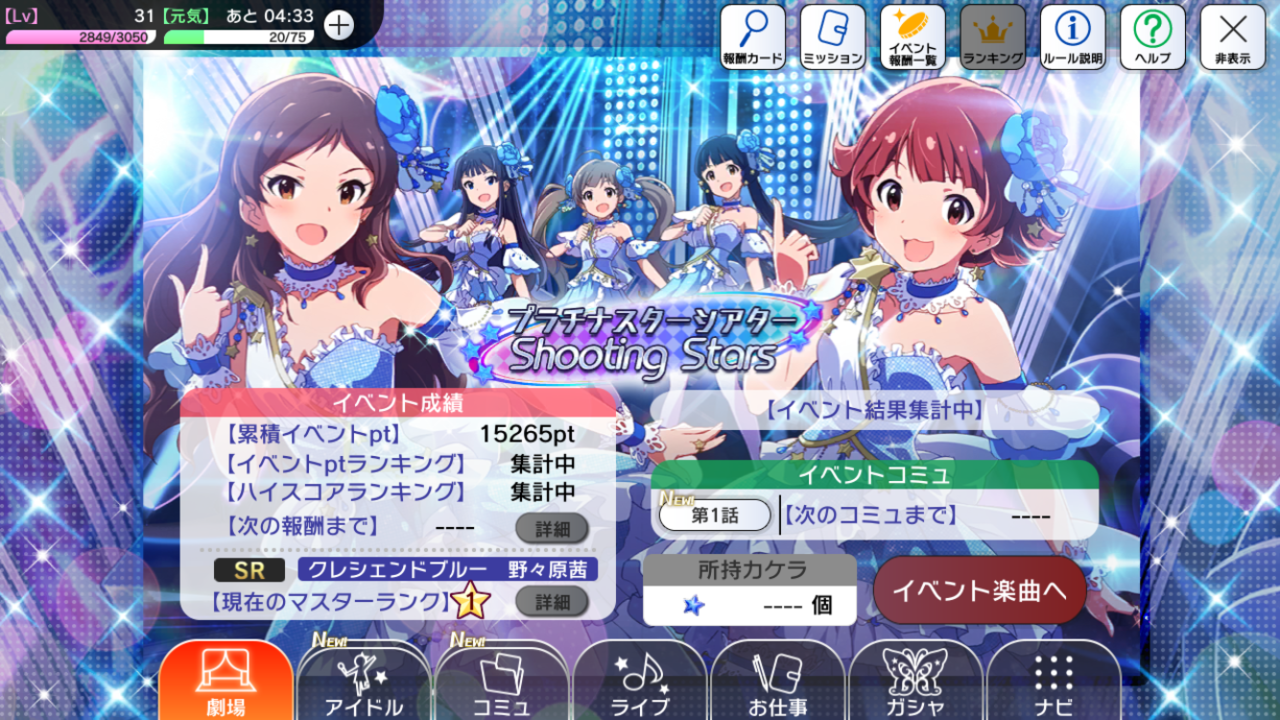
Task: Open the ミッション missions button
Action: pyautogui.click(x=833, y=37)
